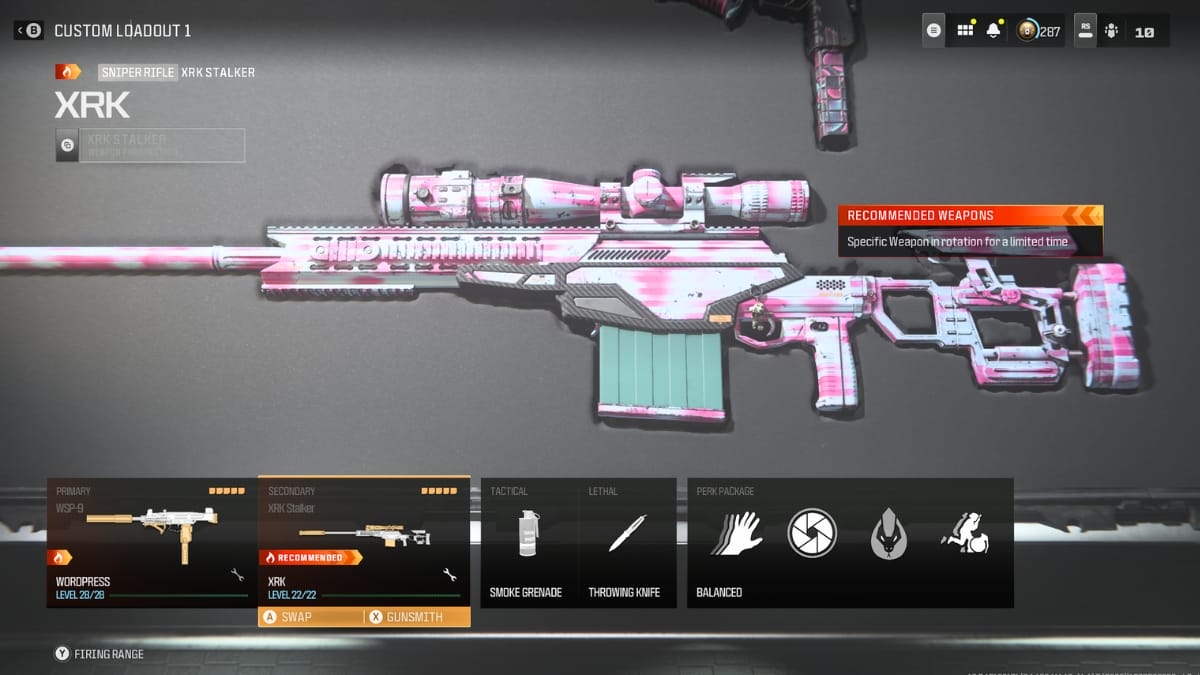
Task: Select the WSP-9 primary weapon slot
Action: 152,542
